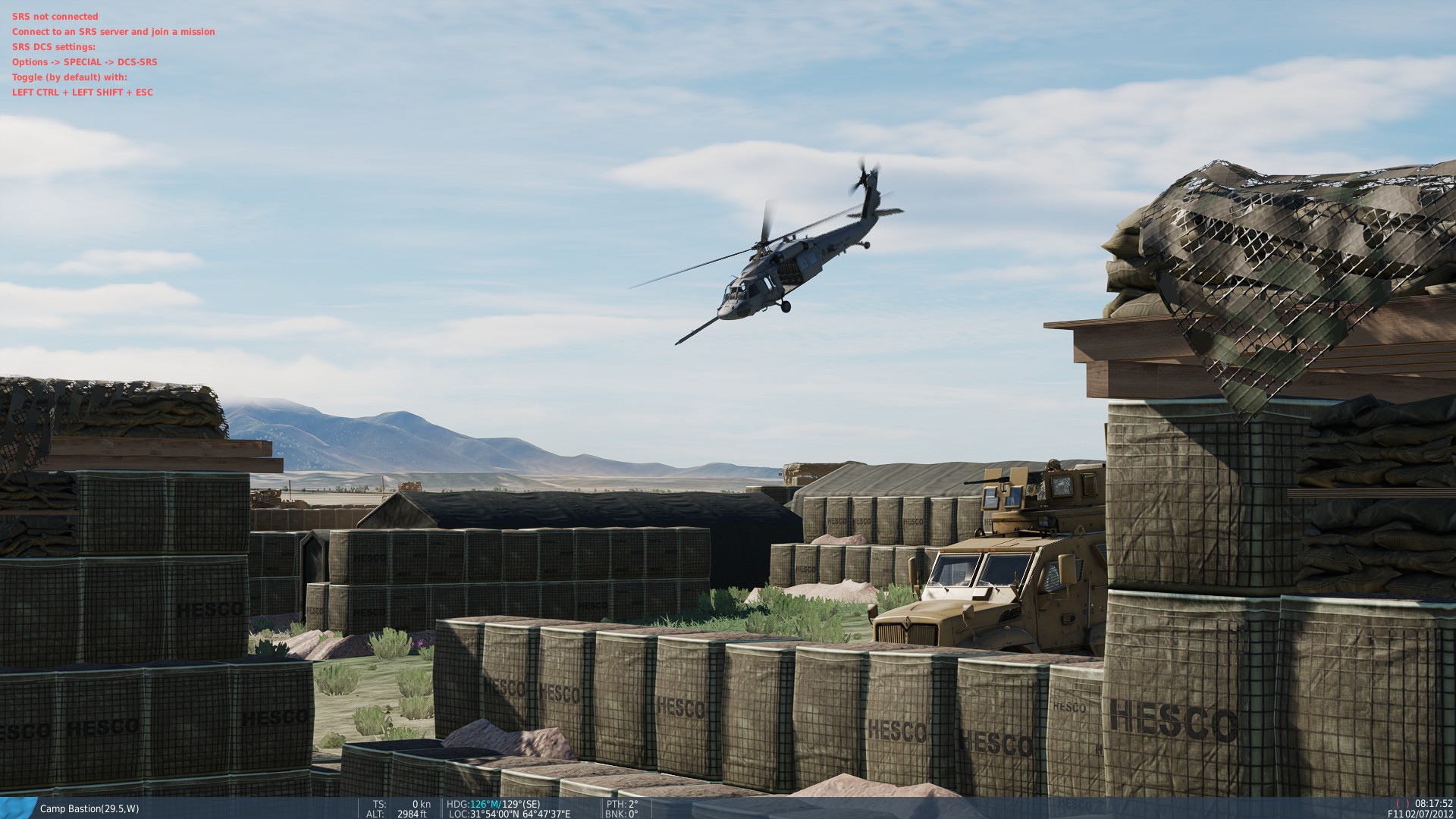Toggle DCS-SRS with the Options SPECIAL line
Screen dimensions: 1456x819
(x=83, y=61)
